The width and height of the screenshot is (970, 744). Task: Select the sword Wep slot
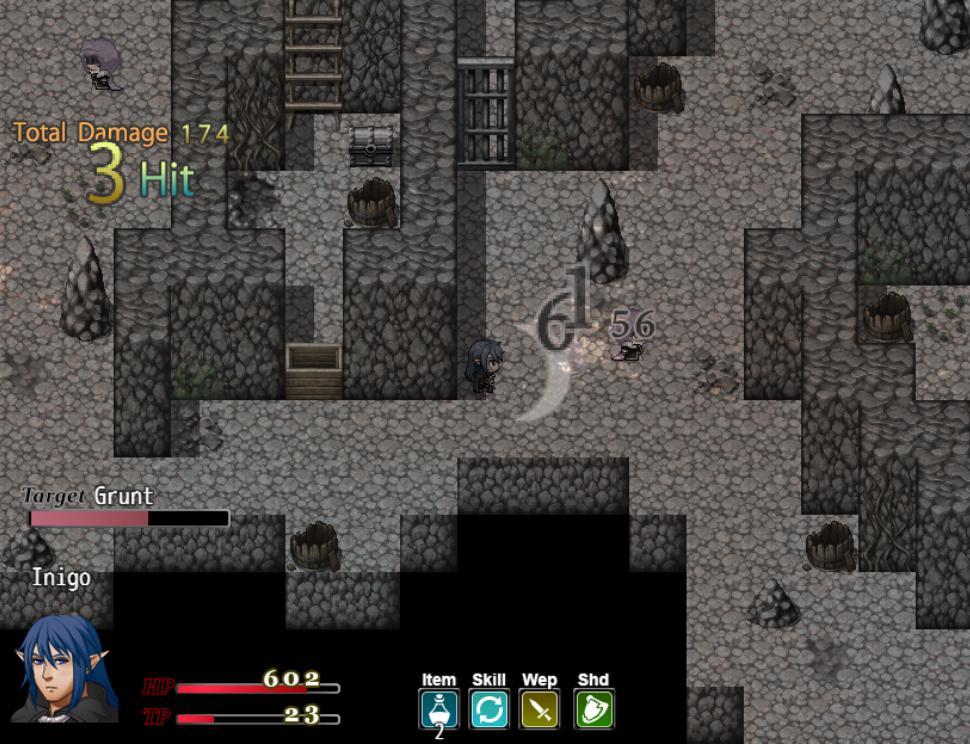[540, 709]
